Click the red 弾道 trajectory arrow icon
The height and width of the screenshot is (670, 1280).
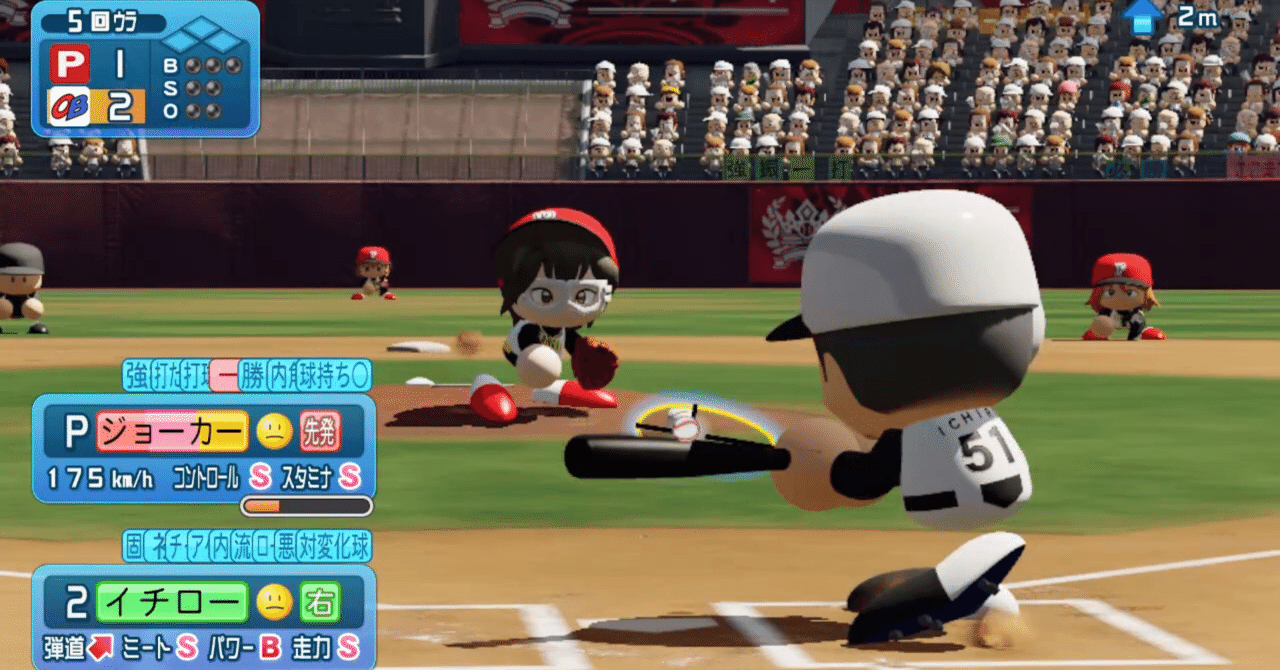click(100, 647)
